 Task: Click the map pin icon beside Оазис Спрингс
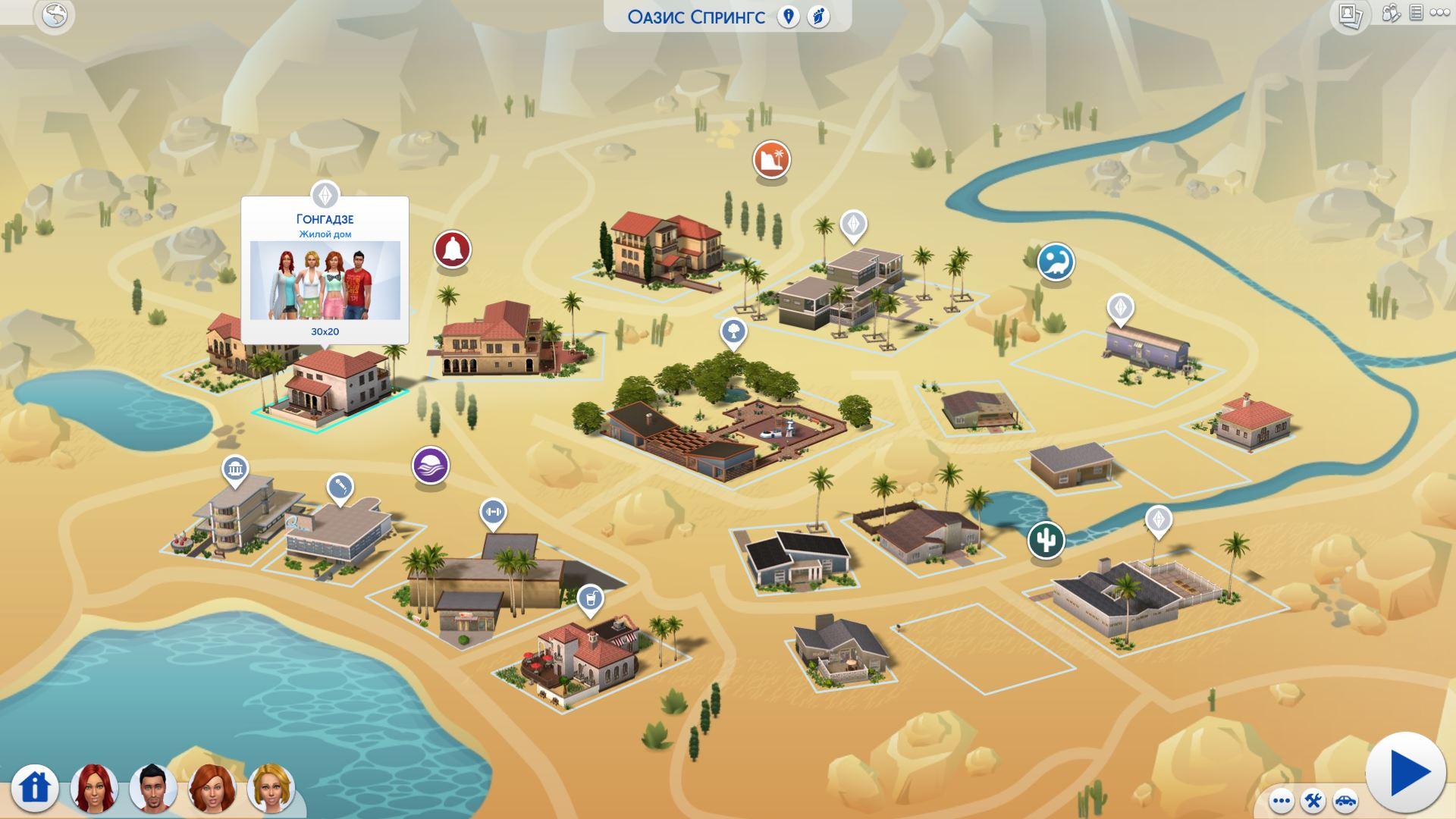789,17
